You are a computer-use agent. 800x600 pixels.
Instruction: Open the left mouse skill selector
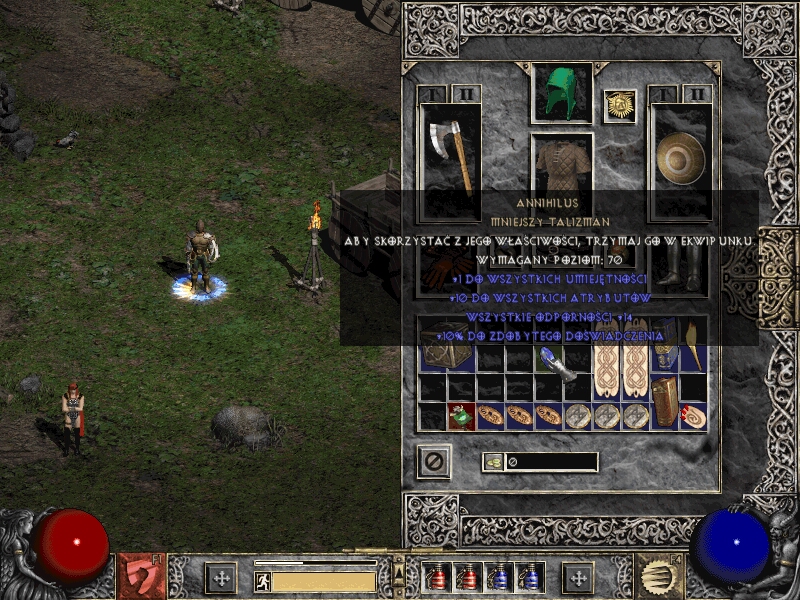(142, 576)
